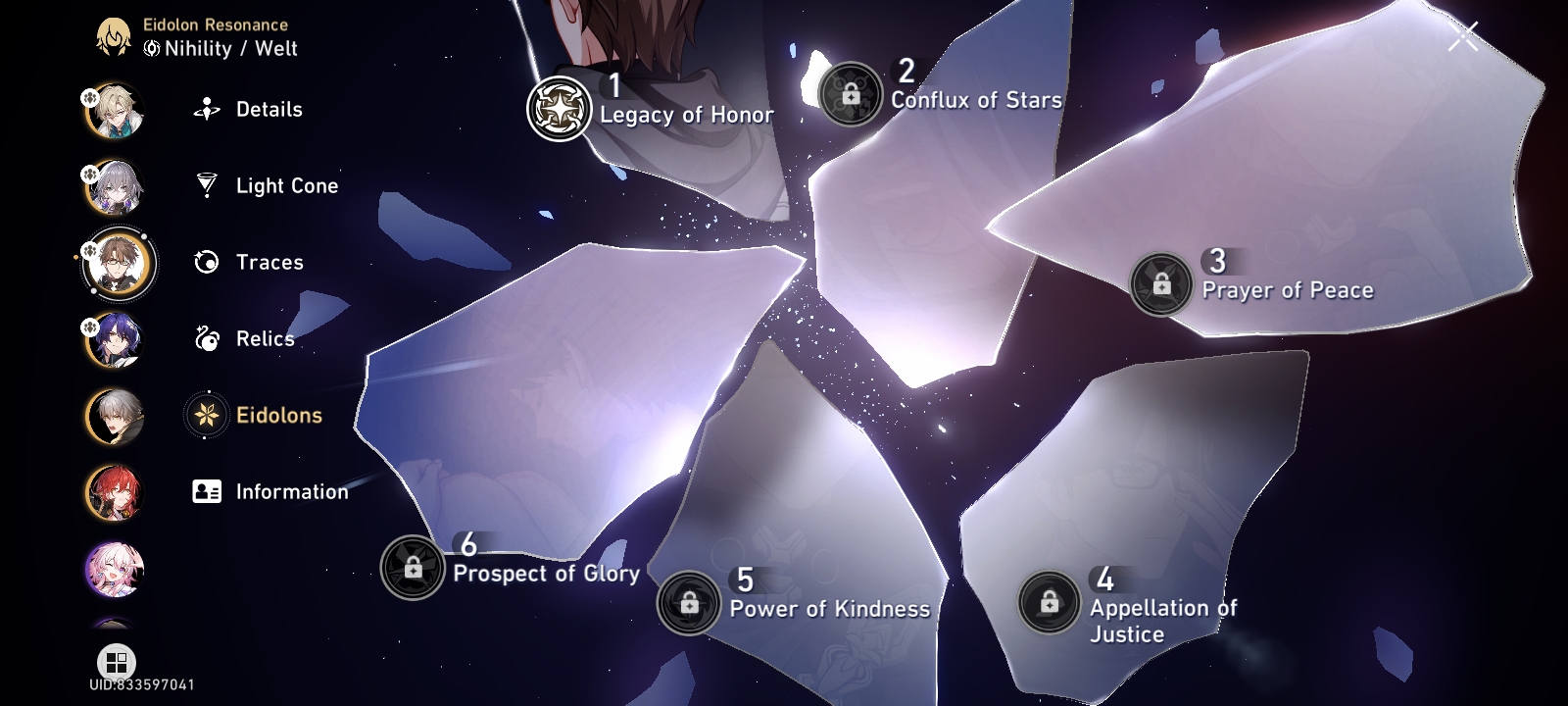Image resolution: width=1568 pixels, height=706 pixels.
Task: Switch to the Eidolons tab
Action: 277,415
